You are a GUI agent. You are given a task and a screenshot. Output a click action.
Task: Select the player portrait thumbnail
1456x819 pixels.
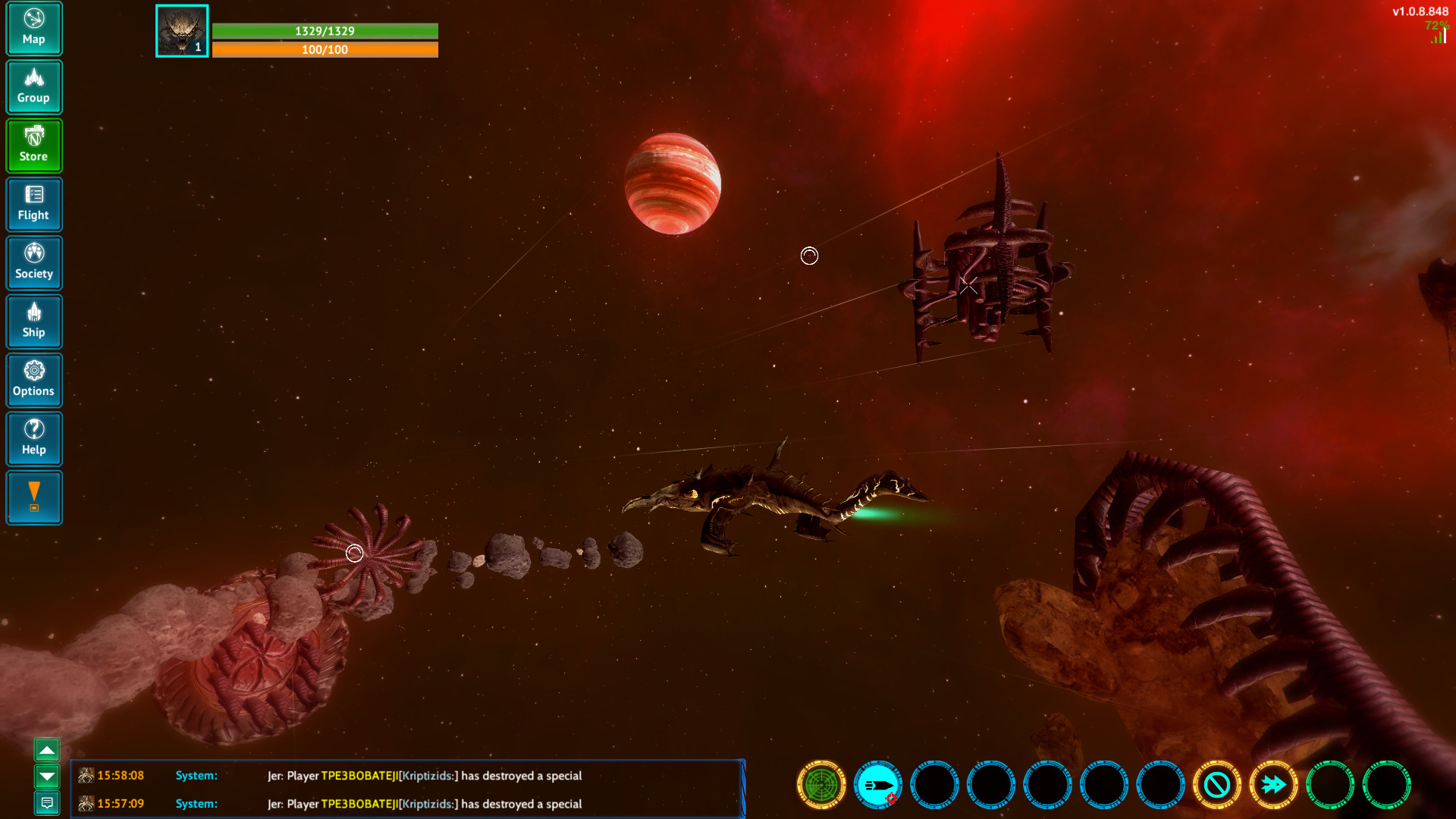click(181, 30)
